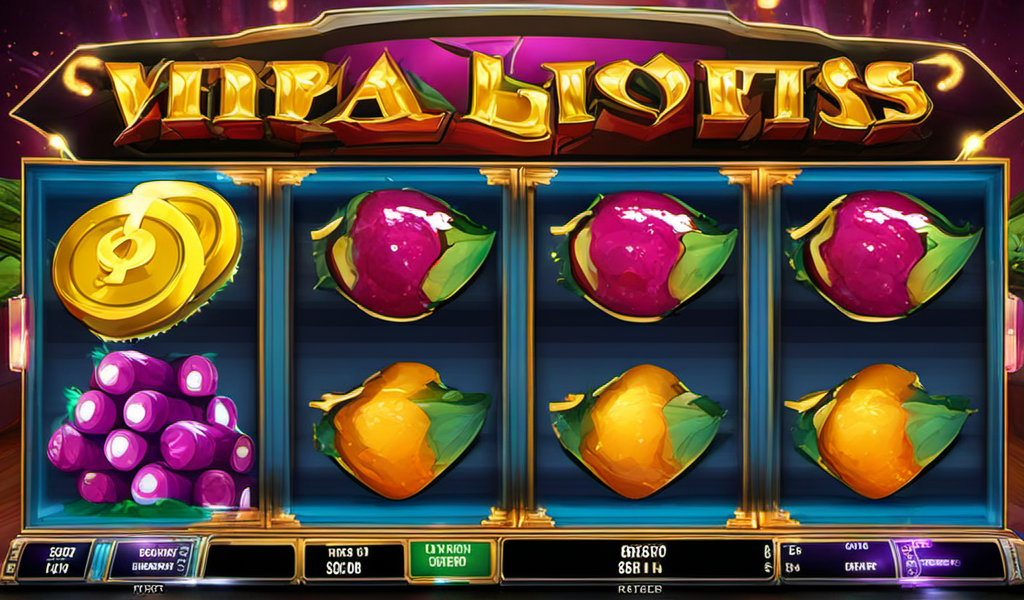This screenshot has width=1024, height=600.
Task: Click the green button in the bottom bar
Action: 450,560
